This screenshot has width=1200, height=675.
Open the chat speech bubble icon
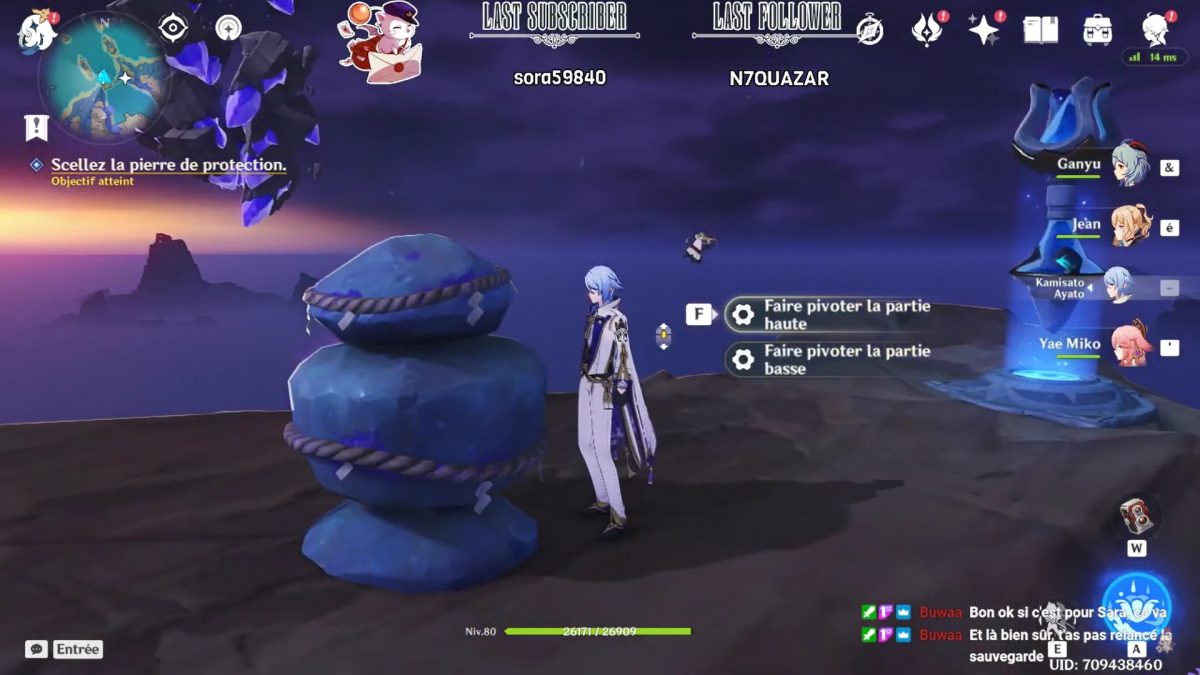pos(36,649)
